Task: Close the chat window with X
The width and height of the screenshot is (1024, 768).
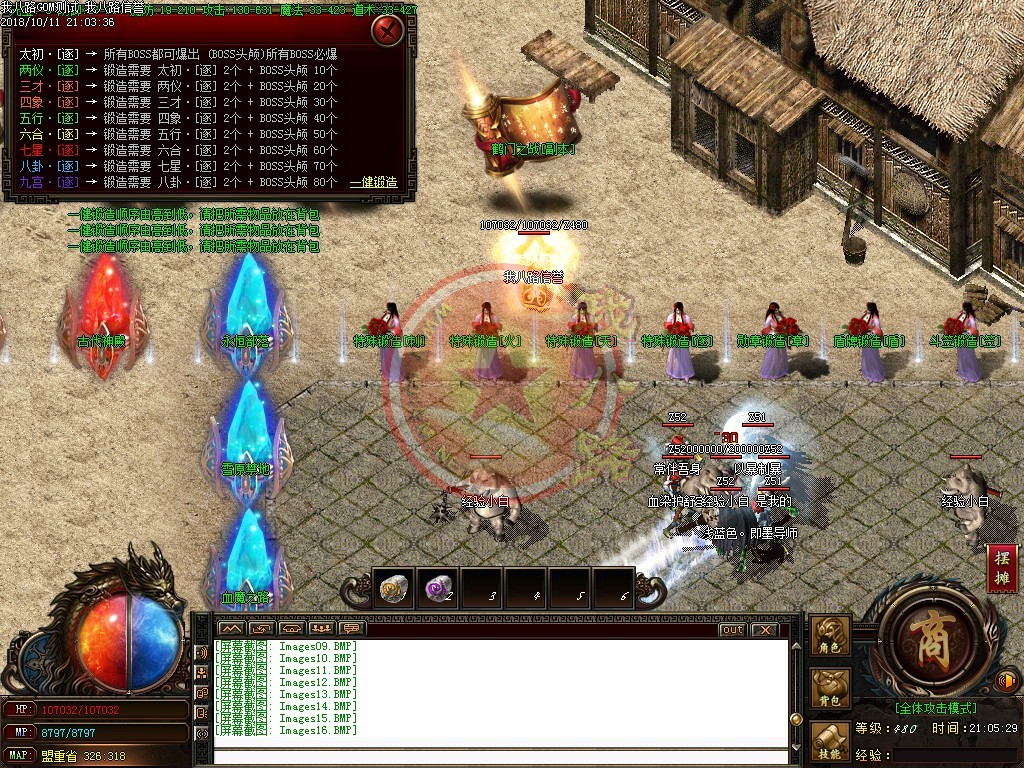Action: (764, 630)
